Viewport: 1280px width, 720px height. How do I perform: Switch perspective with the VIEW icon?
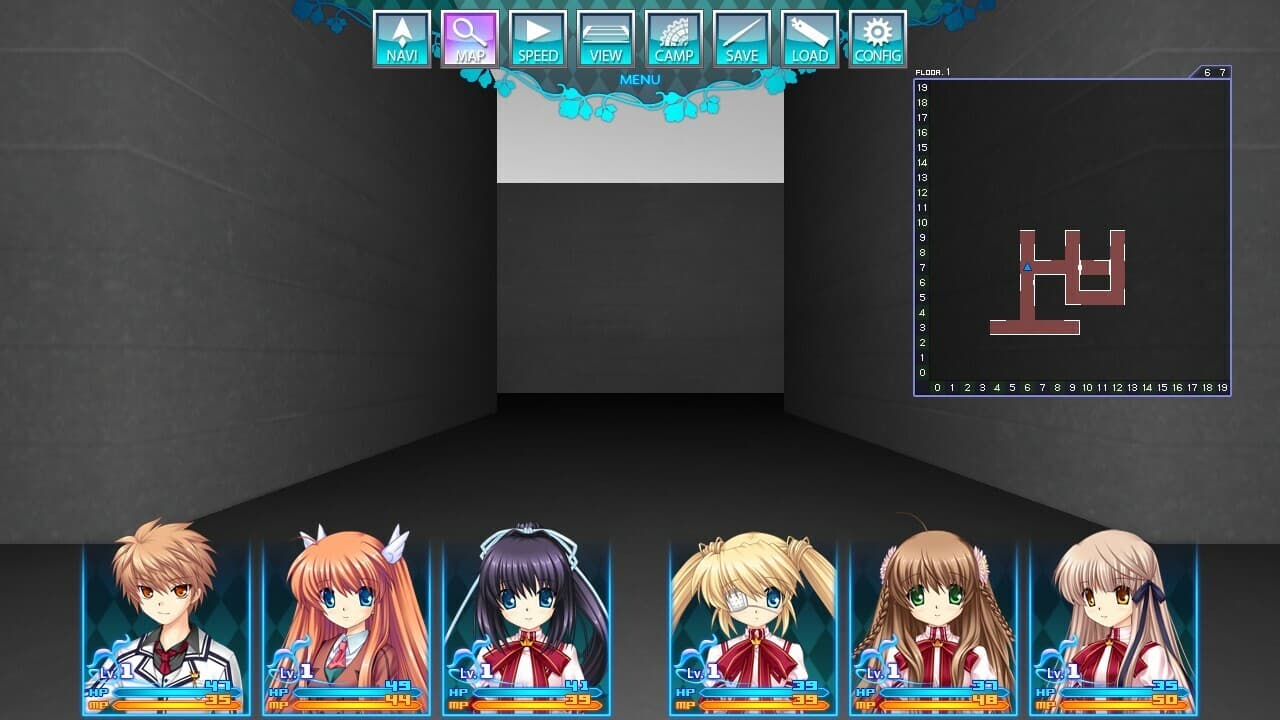(x=605, y=38)
